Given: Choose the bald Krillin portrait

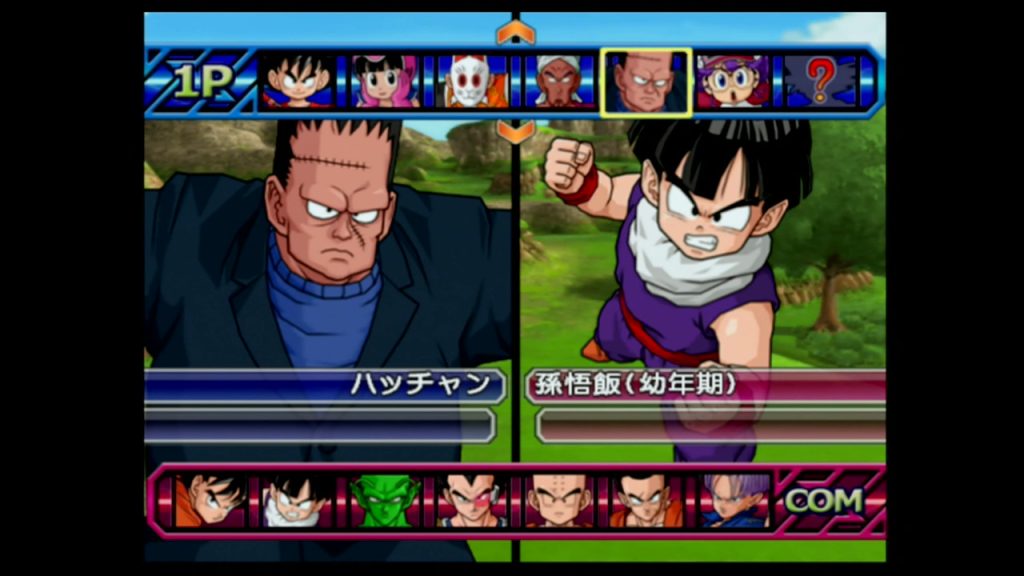Looking at the screenshot, I should [x=559, y=501].
